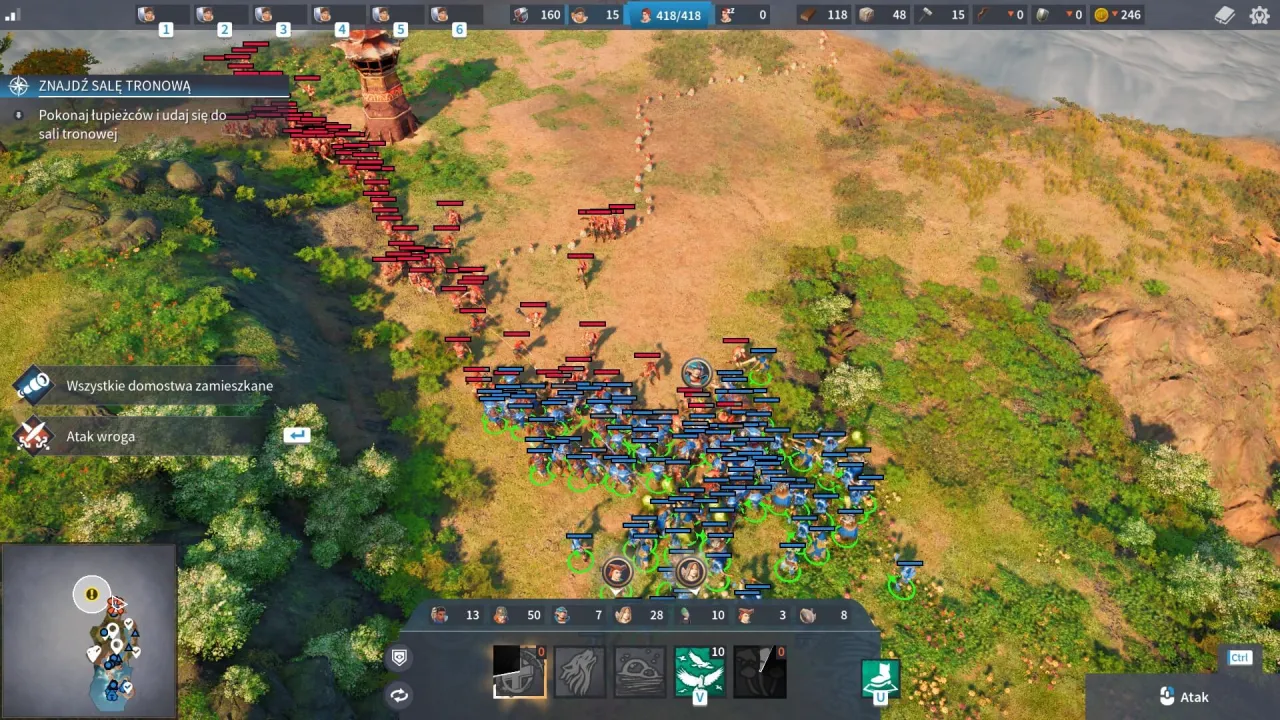Activate the falcon scouting ability
This screenshot has width=1280, height=720.
pos(698,672)
